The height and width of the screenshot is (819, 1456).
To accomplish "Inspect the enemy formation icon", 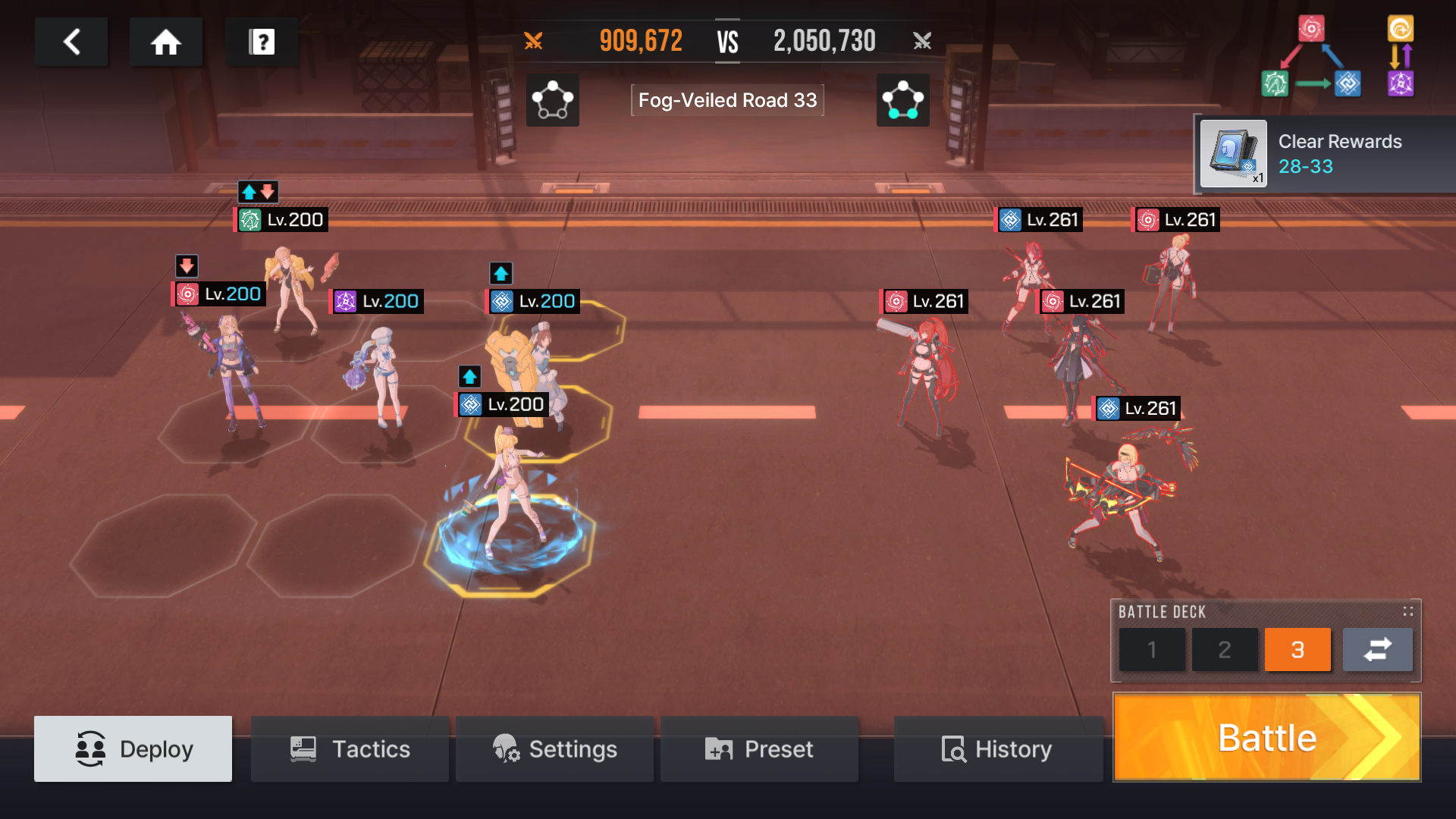I will [x=902, y=100].
